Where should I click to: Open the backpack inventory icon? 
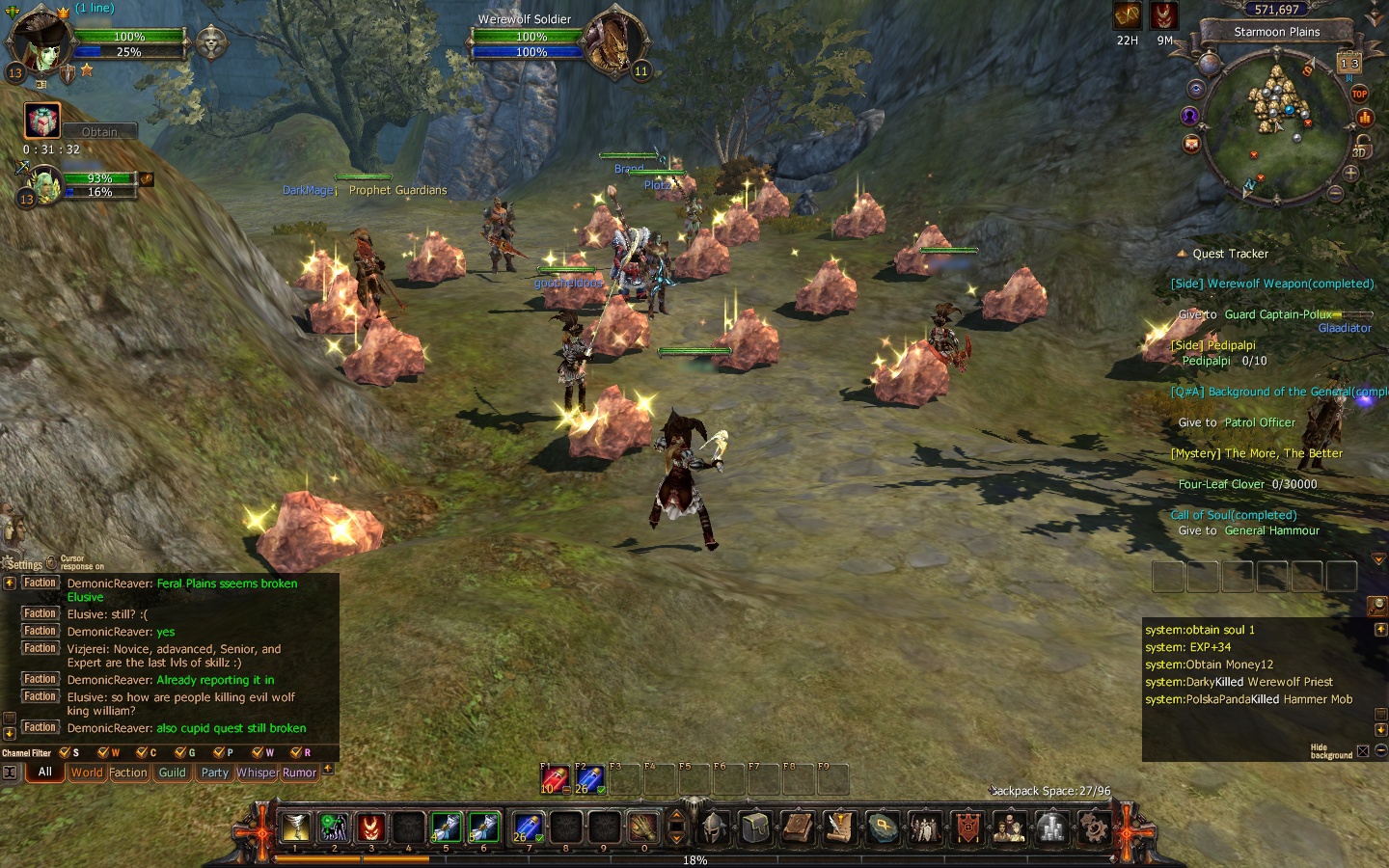pyautogui.click(x=756, y=827)
